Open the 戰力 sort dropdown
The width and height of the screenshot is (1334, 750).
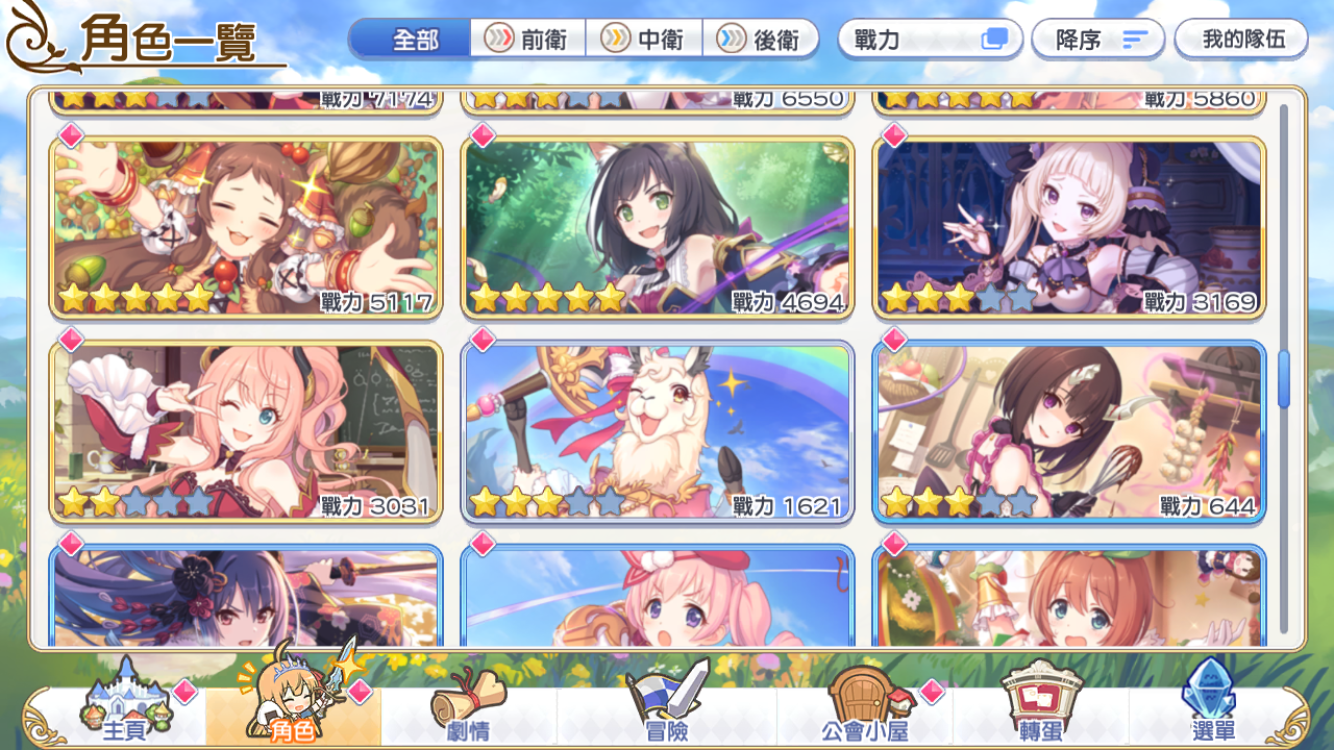tap(929, 39)
